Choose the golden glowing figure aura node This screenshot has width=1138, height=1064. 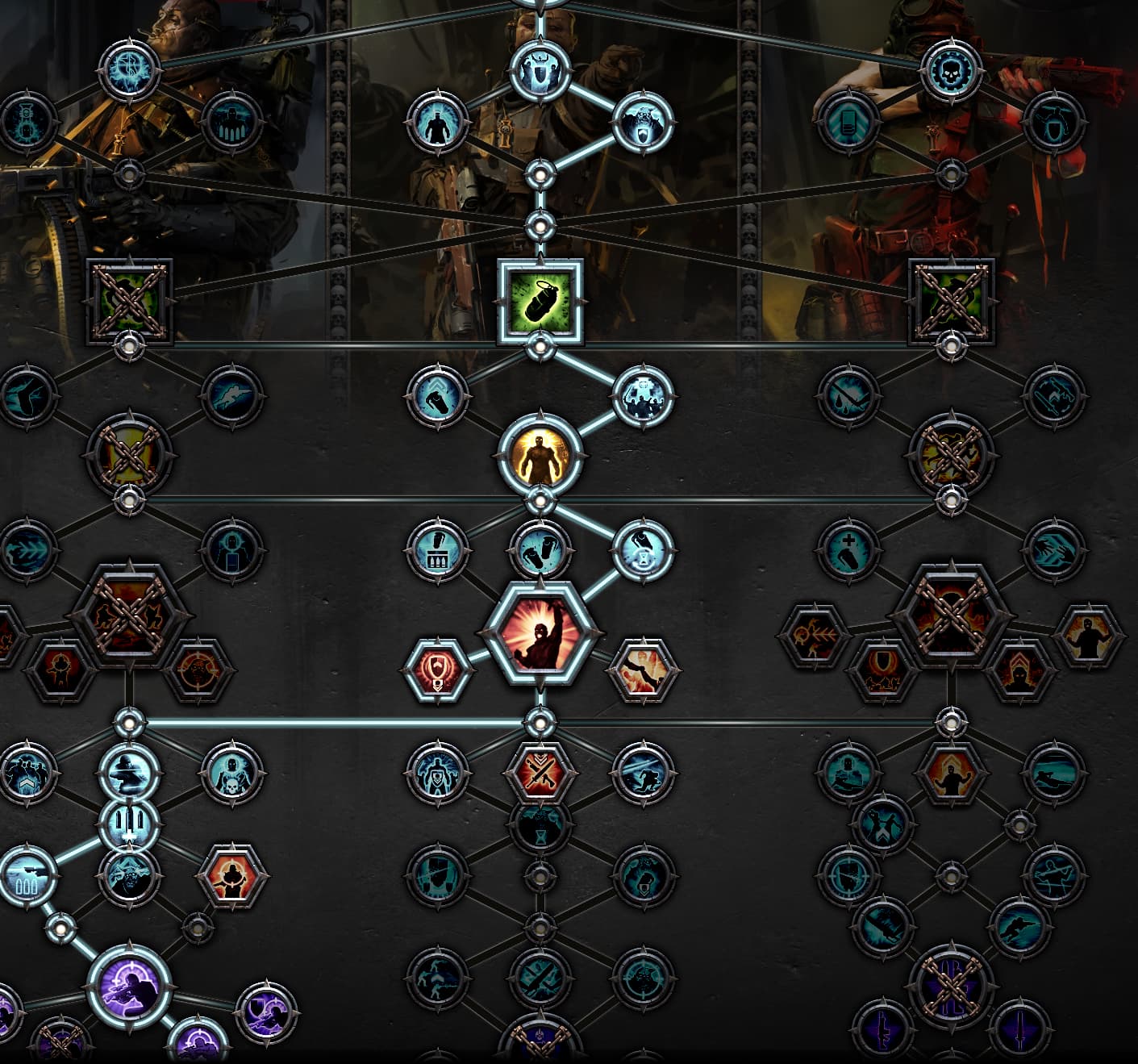(540, 453)
